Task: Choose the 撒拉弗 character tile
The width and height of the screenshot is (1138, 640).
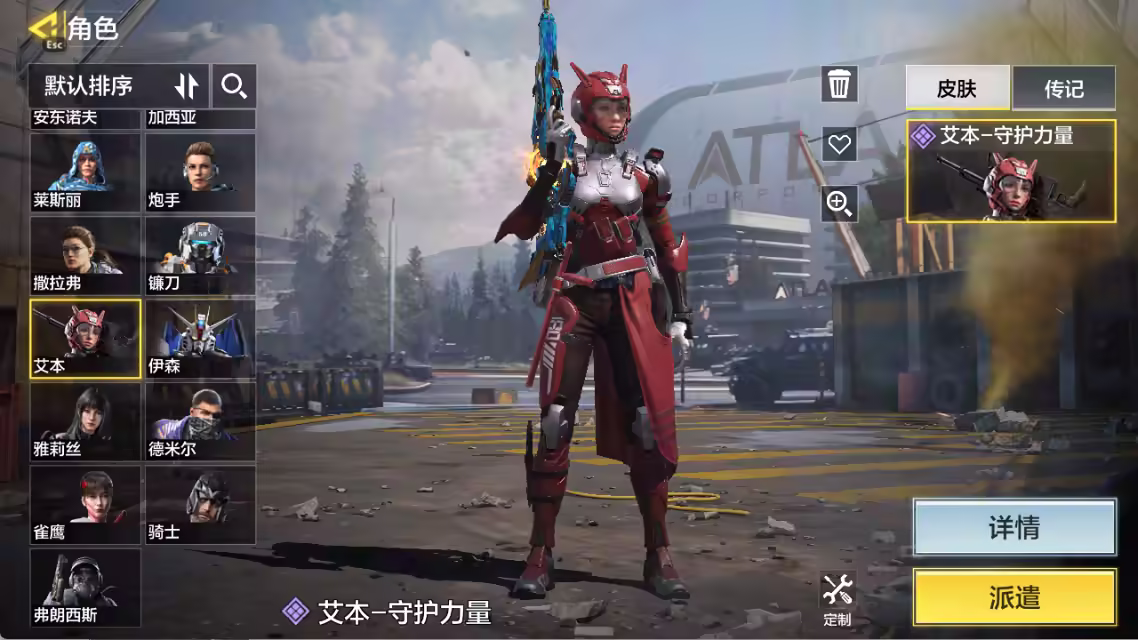Action: [x=85, y=255]
